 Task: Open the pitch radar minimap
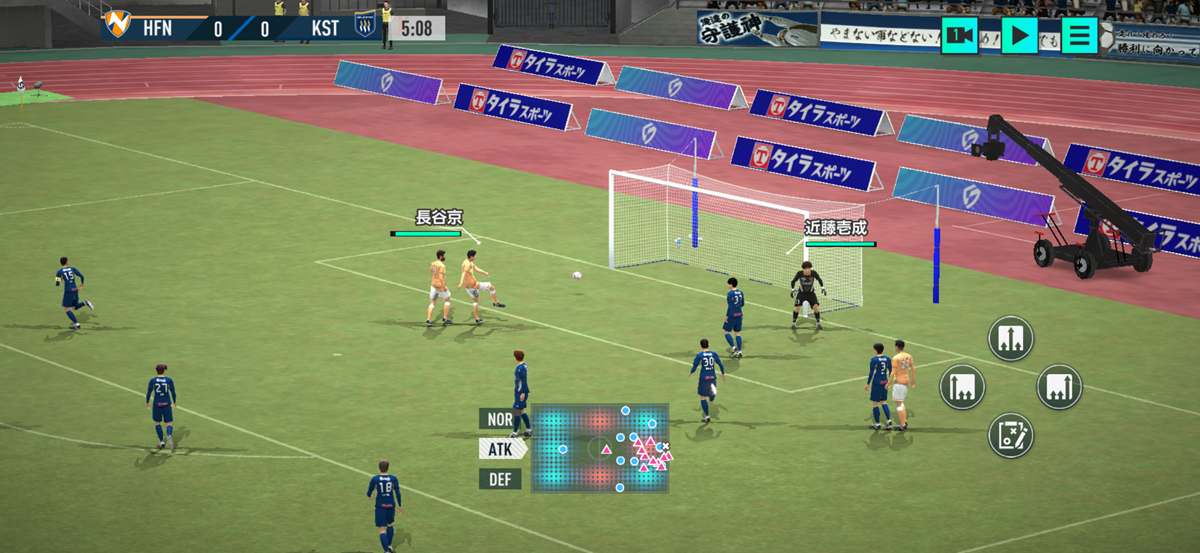coord(600,448)
